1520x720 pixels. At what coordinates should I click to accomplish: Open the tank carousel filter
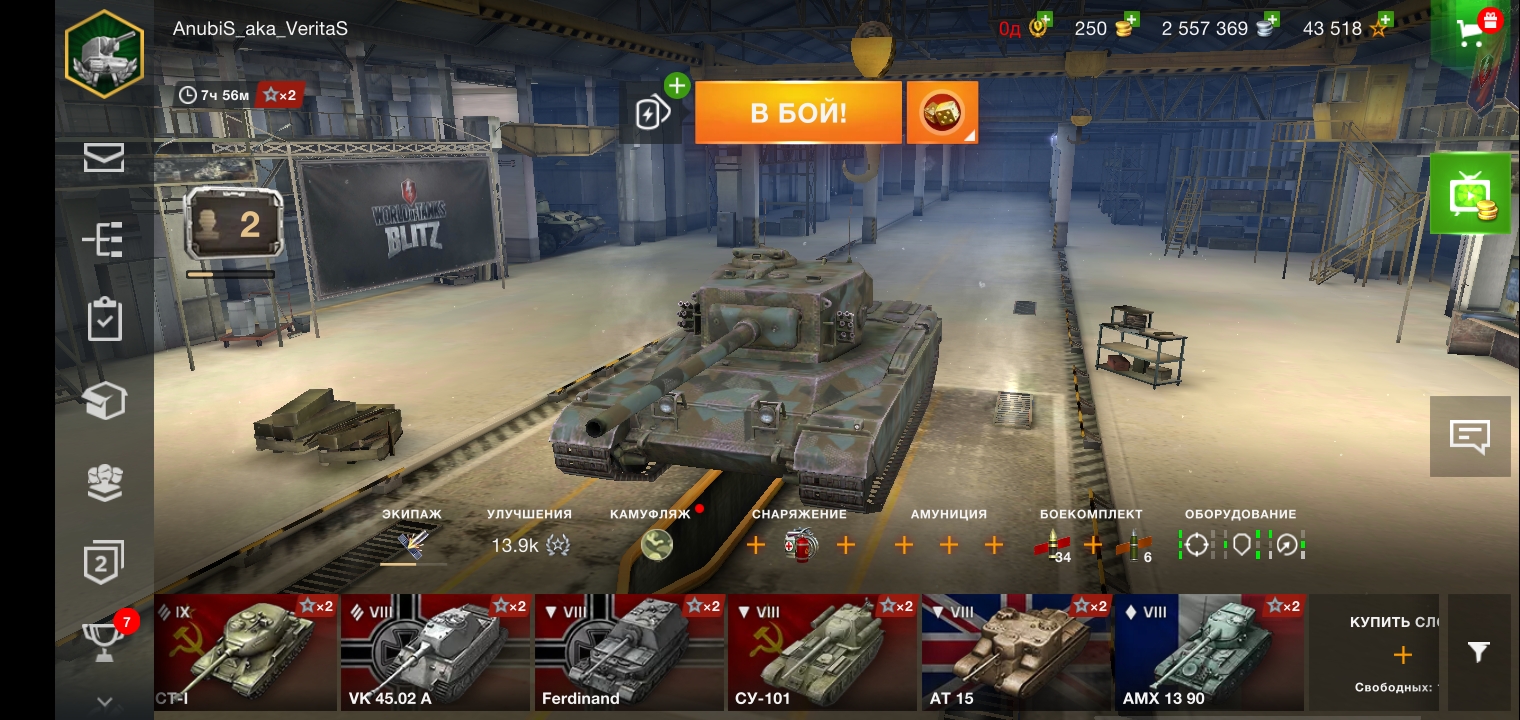pos(1478,652)
